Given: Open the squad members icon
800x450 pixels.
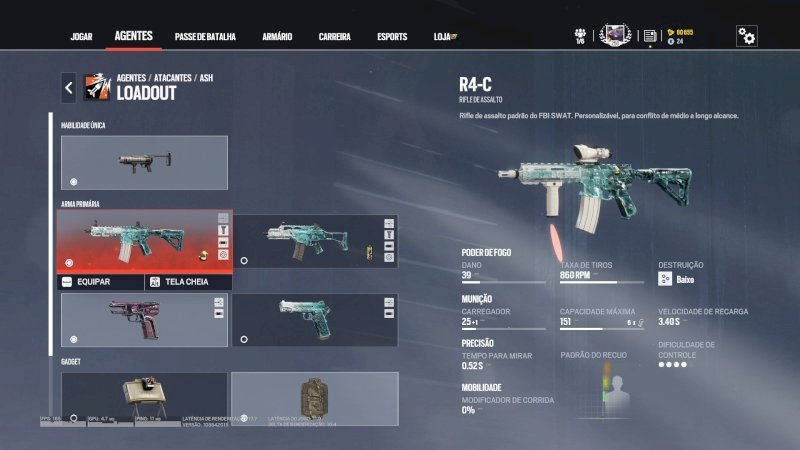Looking at the screenshot, I should 580,36.
